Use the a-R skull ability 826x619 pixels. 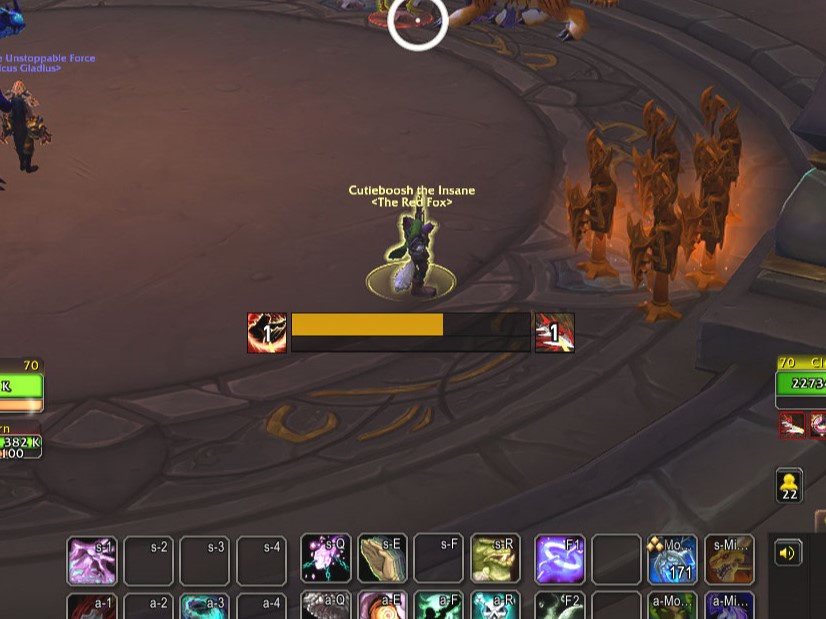pyautogui.click(x=495, y=607)
